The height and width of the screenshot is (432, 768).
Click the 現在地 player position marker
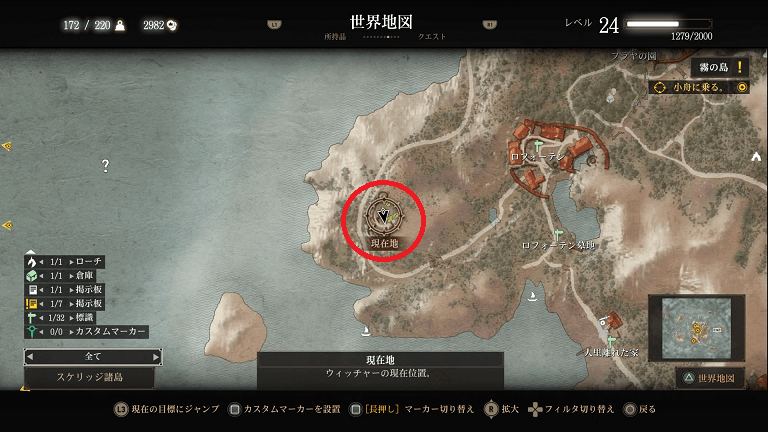point(384,215)
